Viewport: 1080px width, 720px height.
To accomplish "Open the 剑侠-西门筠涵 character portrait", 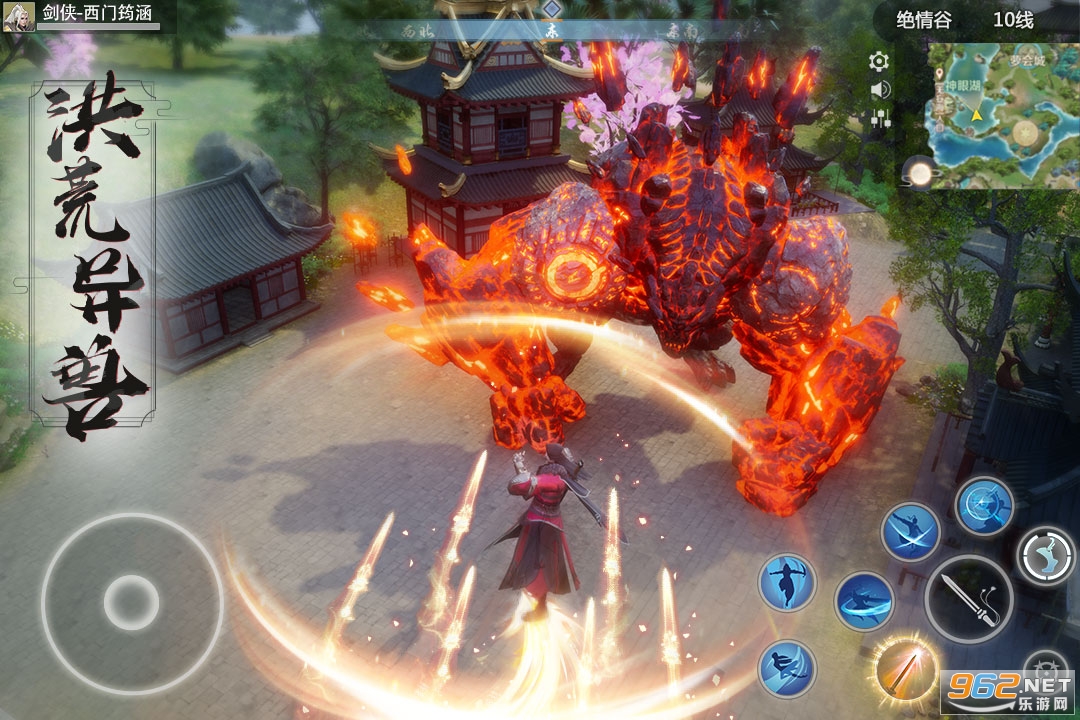I will (x=16, y=17).
